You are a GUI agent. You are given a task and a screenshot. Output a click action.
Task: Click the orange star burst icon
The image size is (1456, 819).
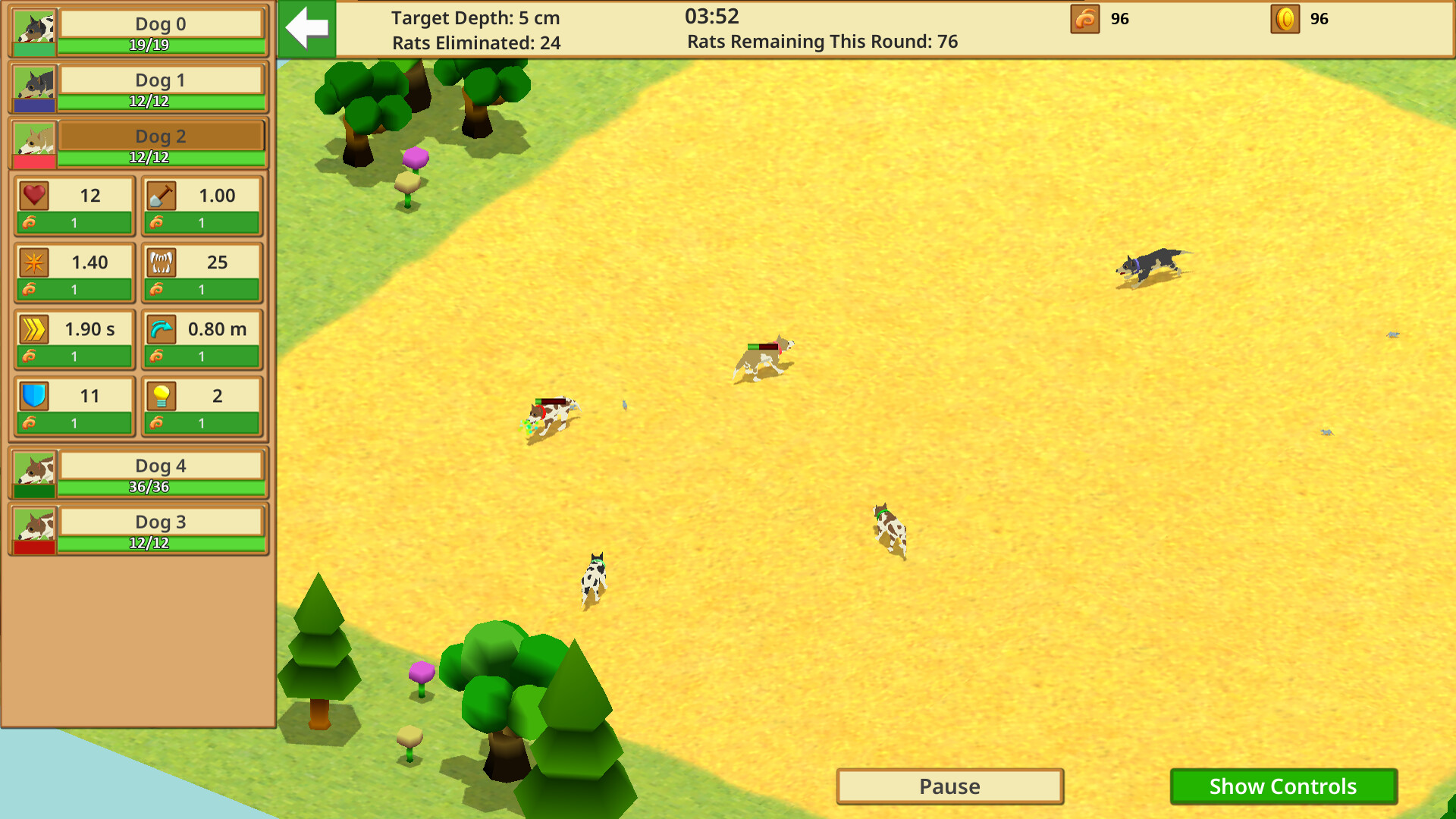(x=33, y=262)
